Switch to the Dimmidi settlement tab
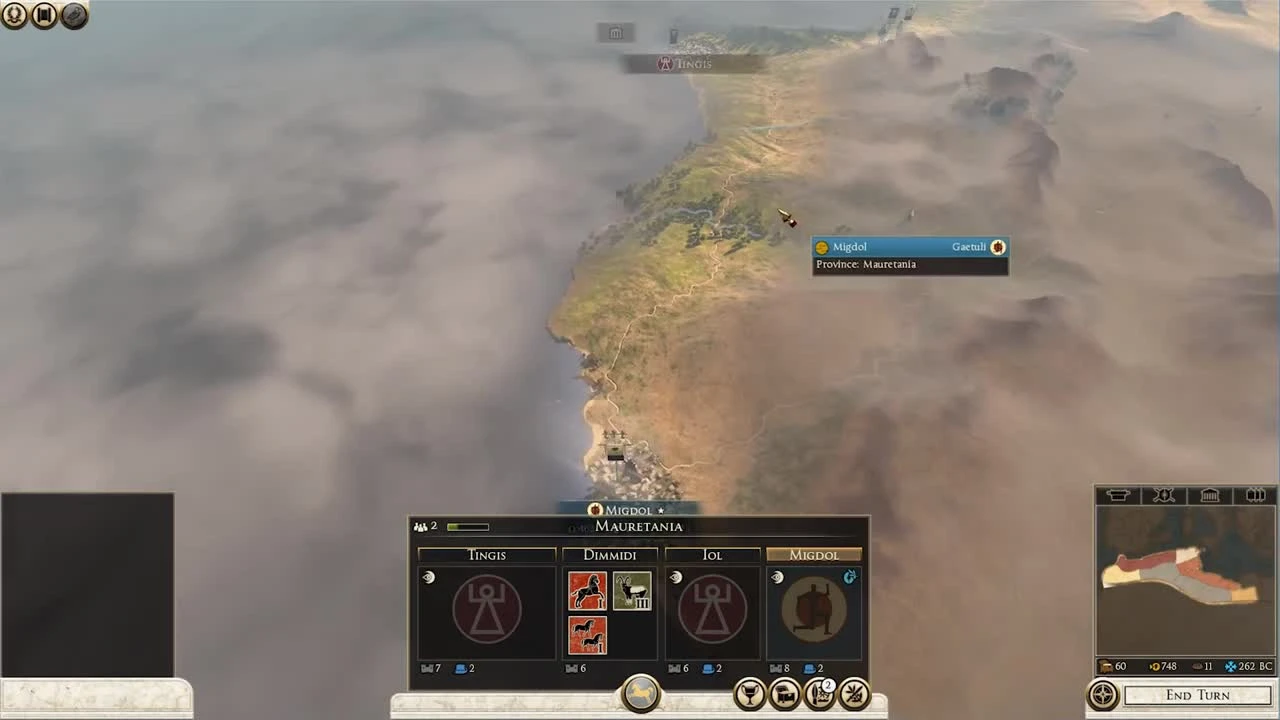Image resolution: width=1280 pixels, height=720 pixels. 609,555
